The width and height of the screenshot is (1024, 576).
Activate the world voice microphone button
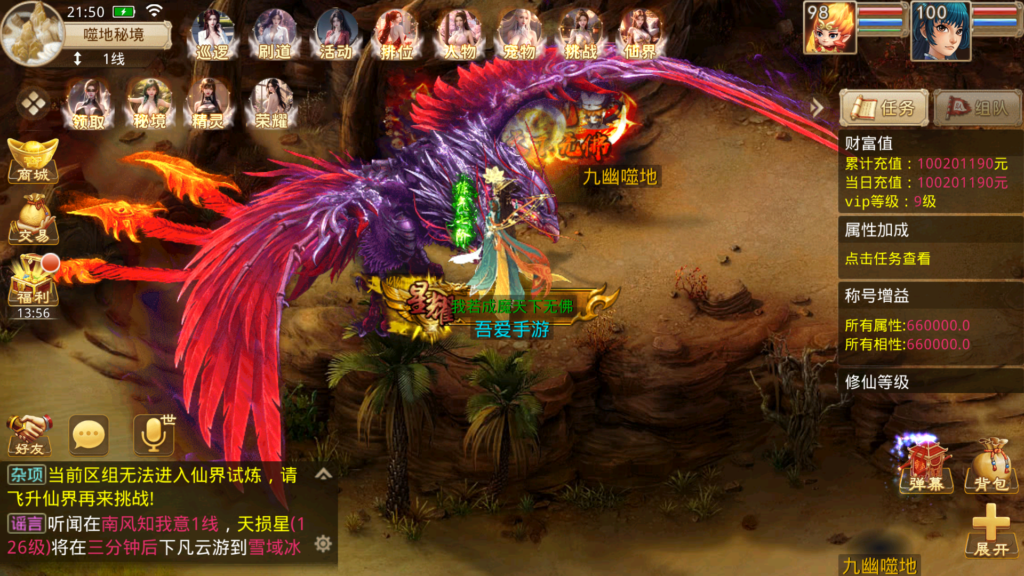point(153,433)
